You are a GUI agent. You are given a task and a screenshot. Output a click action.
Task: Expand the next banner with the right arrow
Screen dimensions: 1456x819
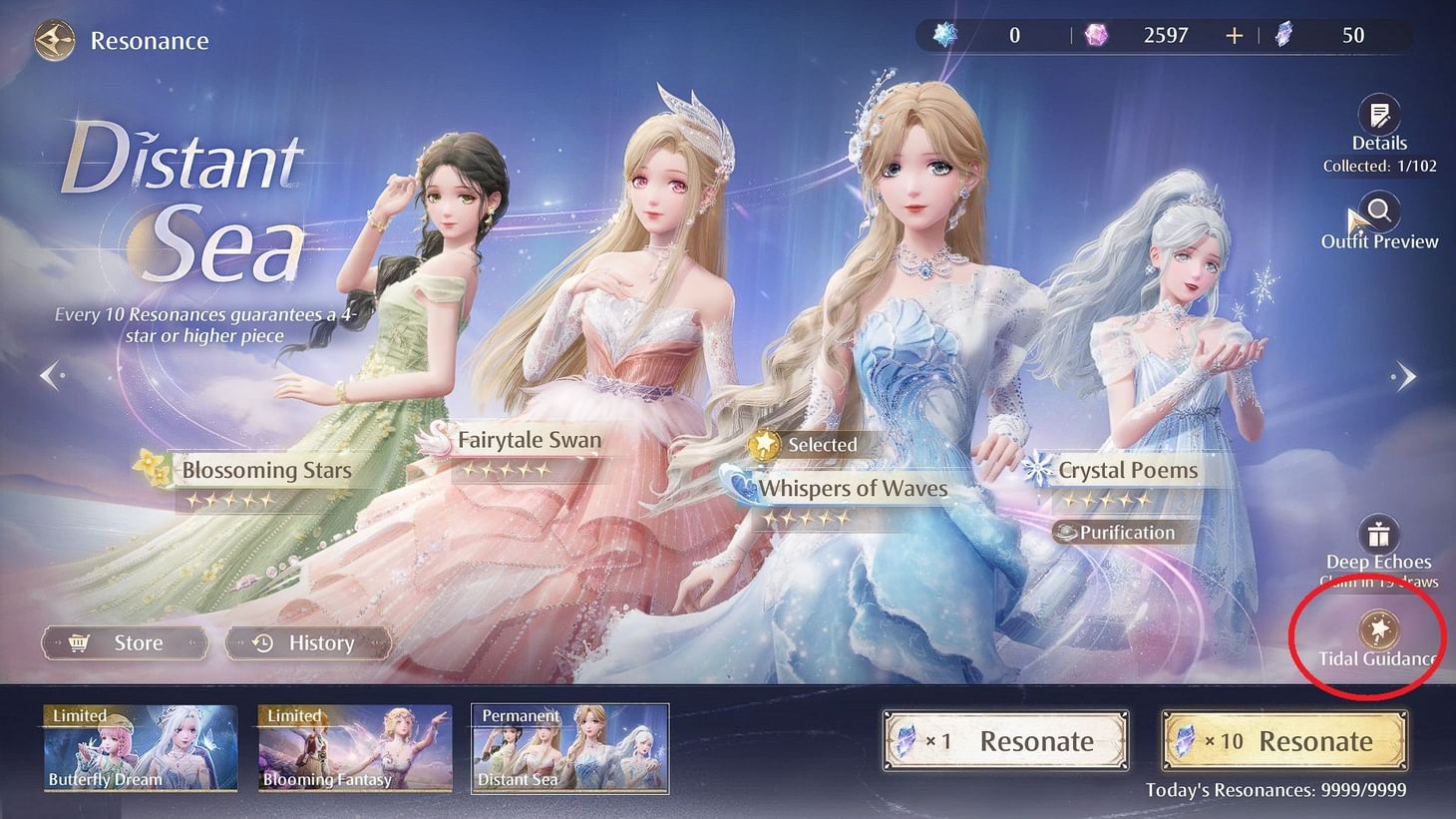click(x=1404, y=375)
